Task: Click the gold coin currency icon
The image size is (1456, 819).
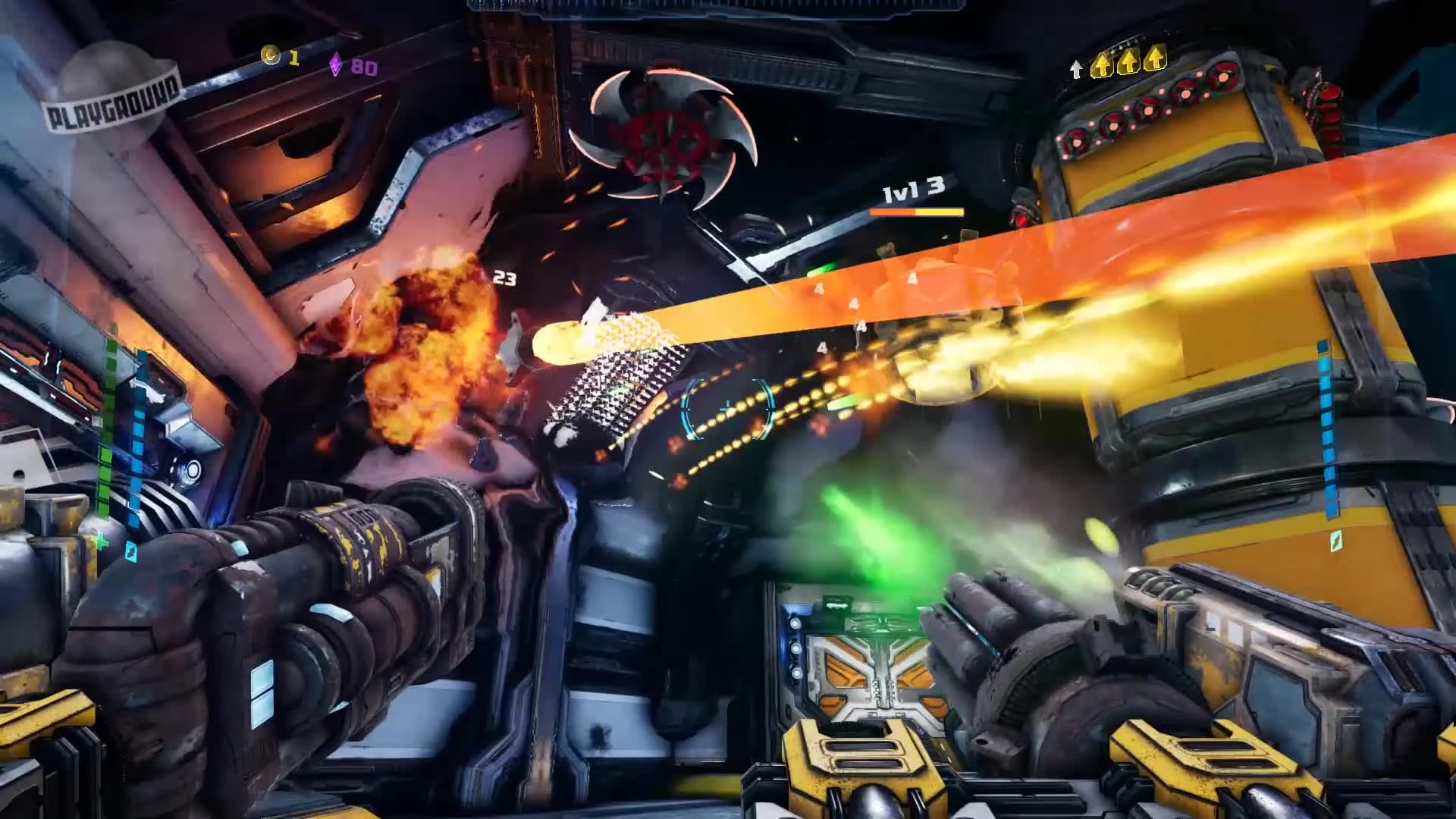Action: tap(269, 55)
